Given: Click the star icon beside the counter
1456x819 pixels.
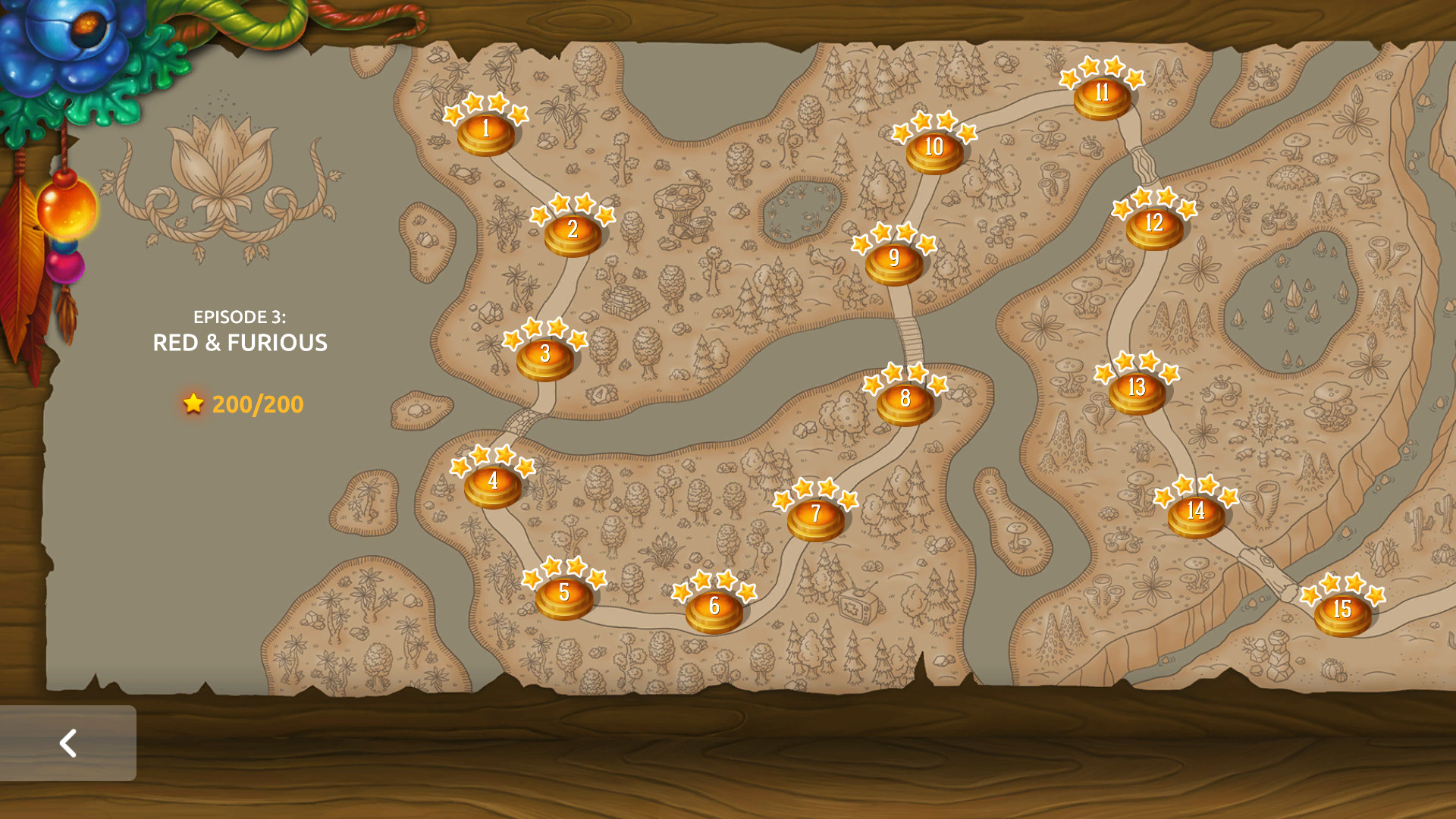Looking at the screenshot, I should (194, 403).
